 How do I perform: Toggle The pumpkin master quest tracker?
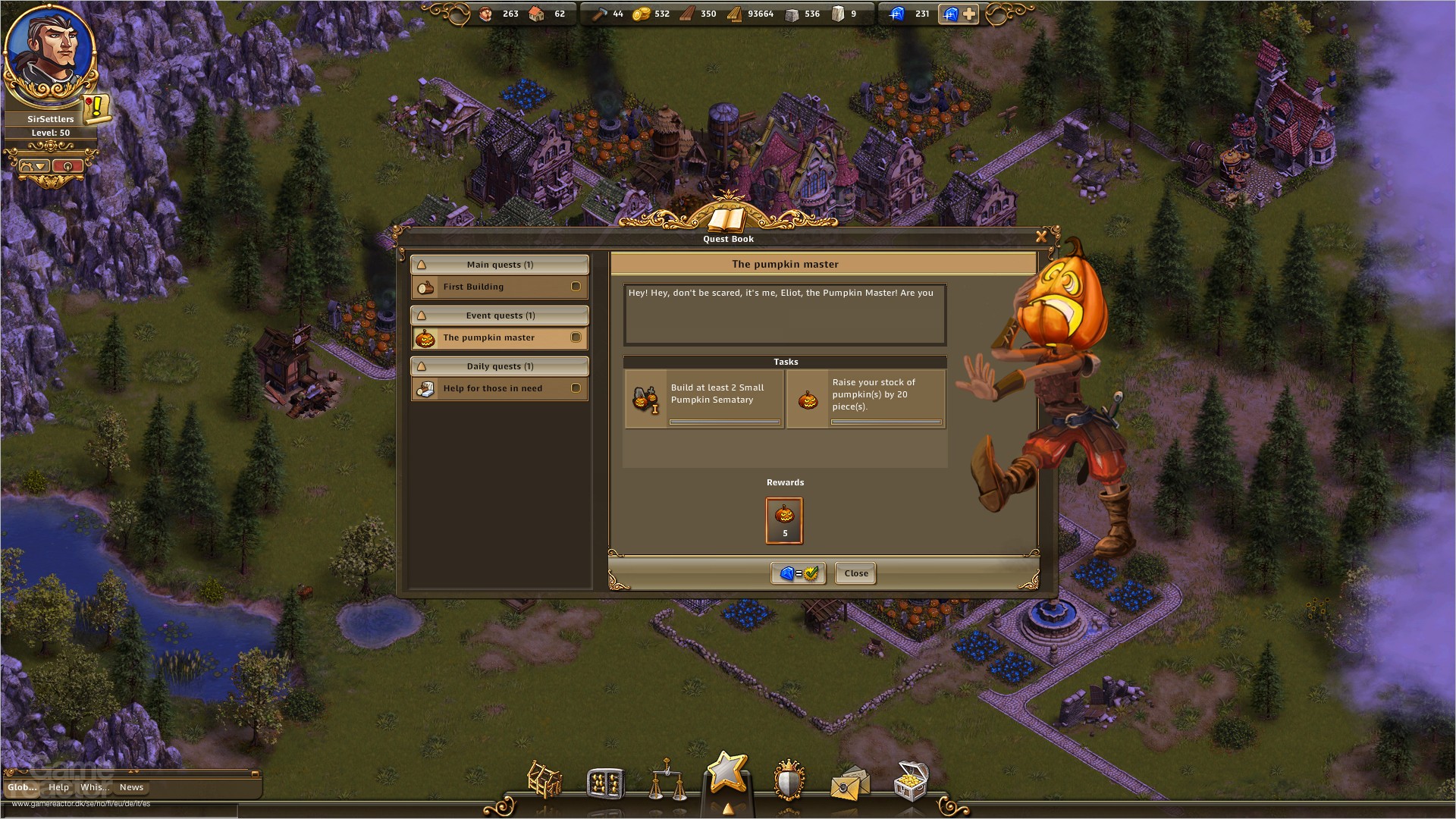[x=576, y=337]
